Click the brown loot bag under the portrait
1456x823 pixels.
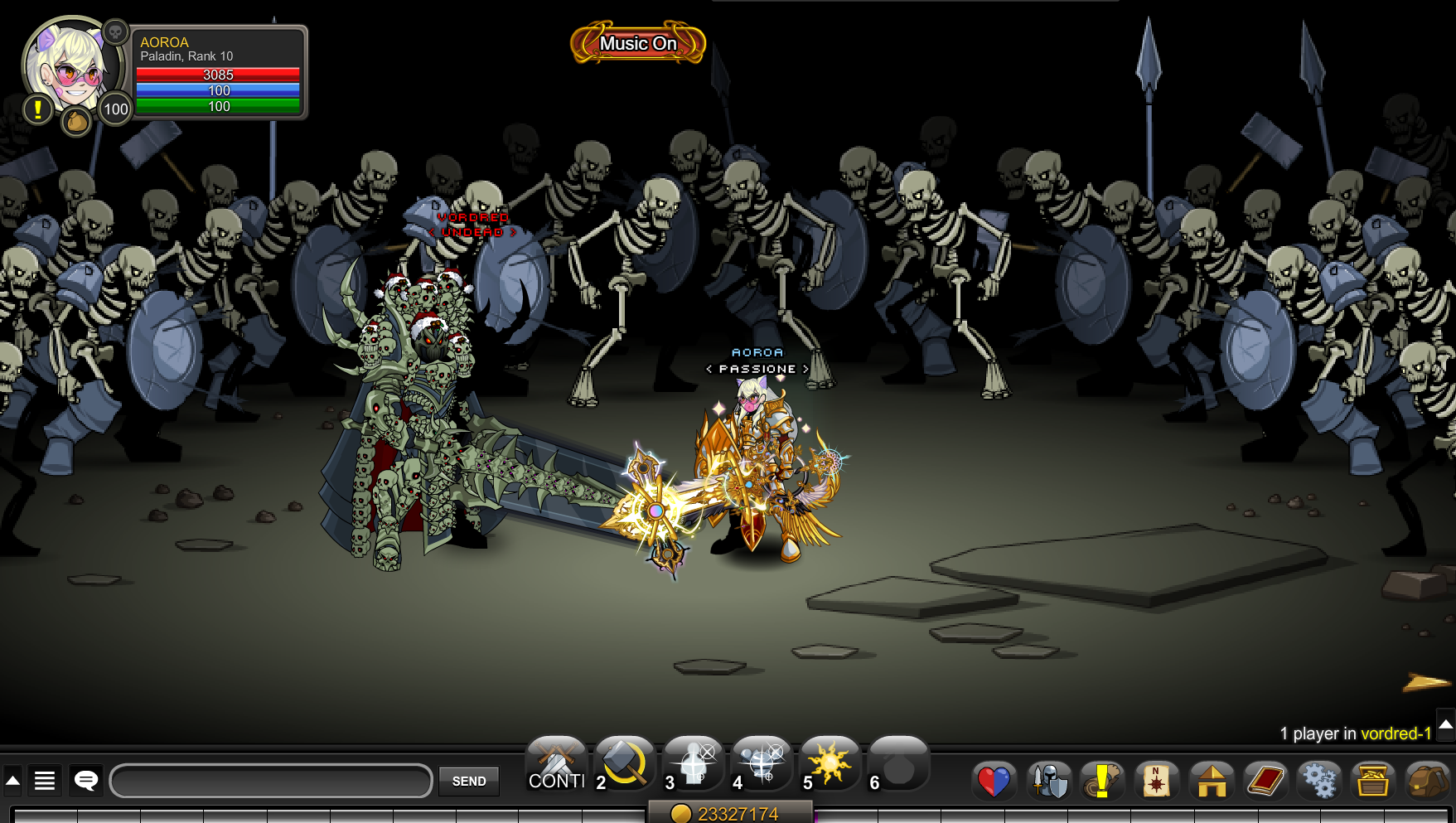click(76, 122)
